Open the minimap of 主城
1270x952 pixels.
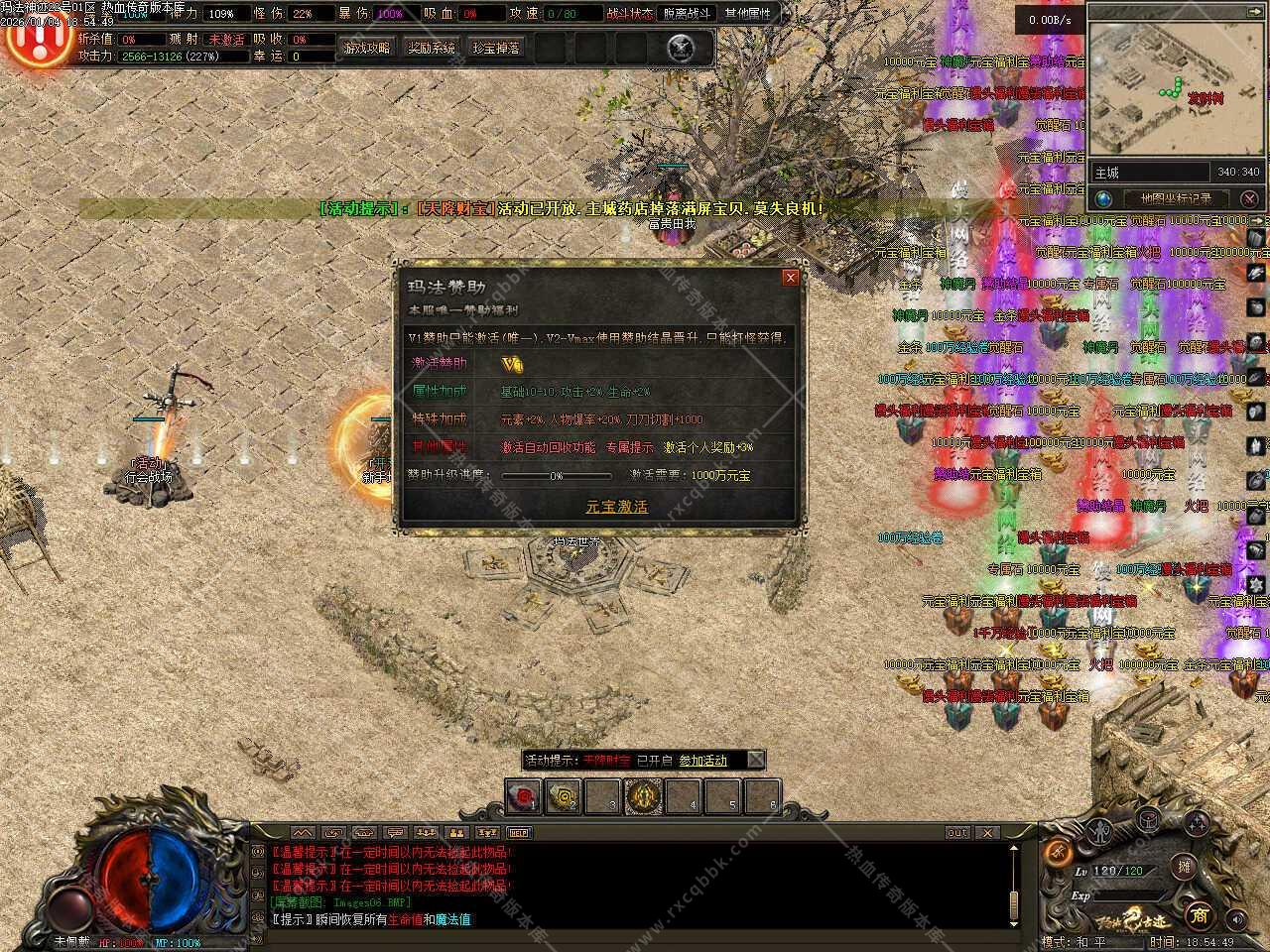[x=1177, y=87]
